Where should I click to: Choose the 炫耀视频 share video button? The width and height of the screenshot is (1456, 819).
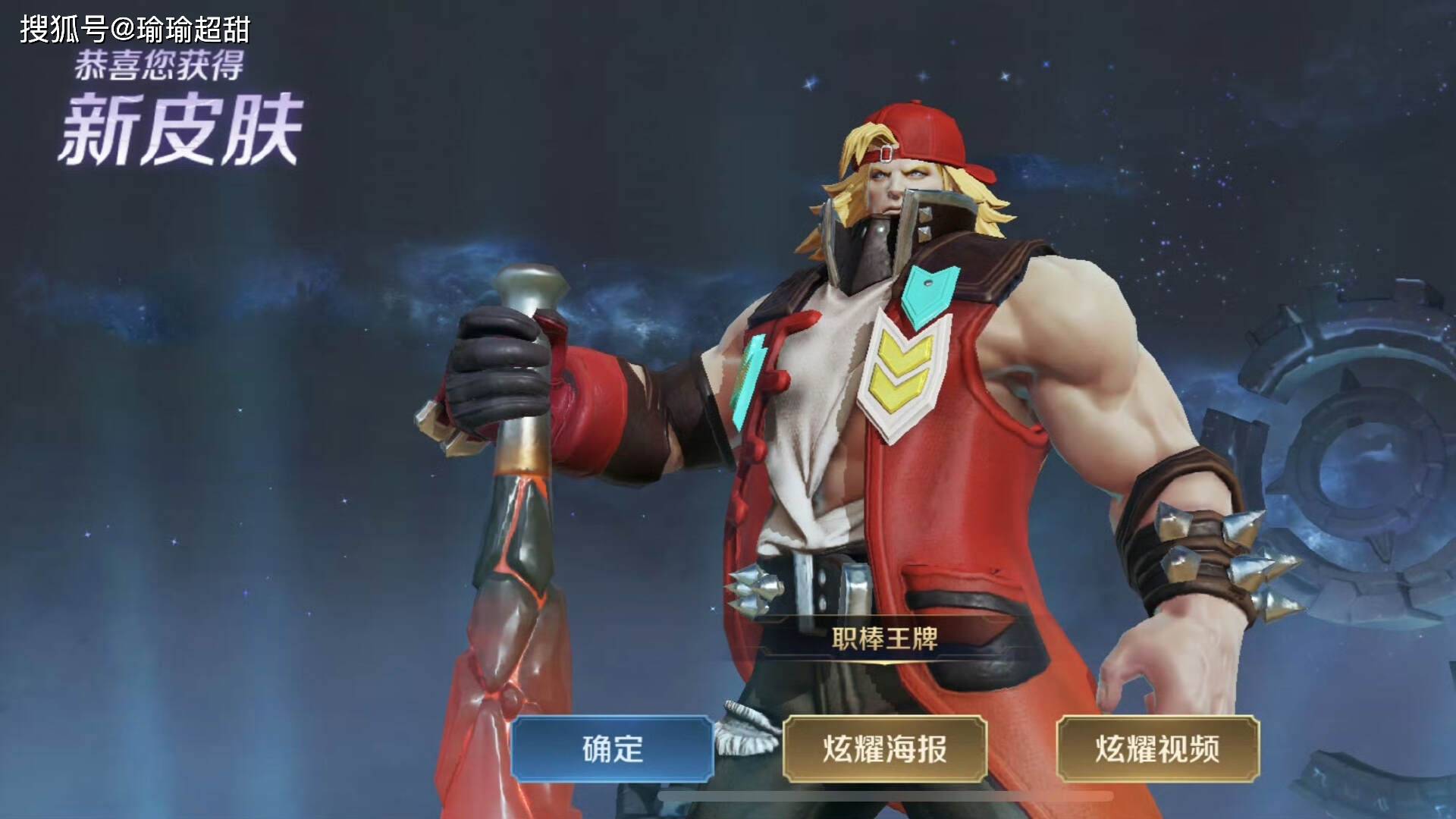click(1157, 749)
